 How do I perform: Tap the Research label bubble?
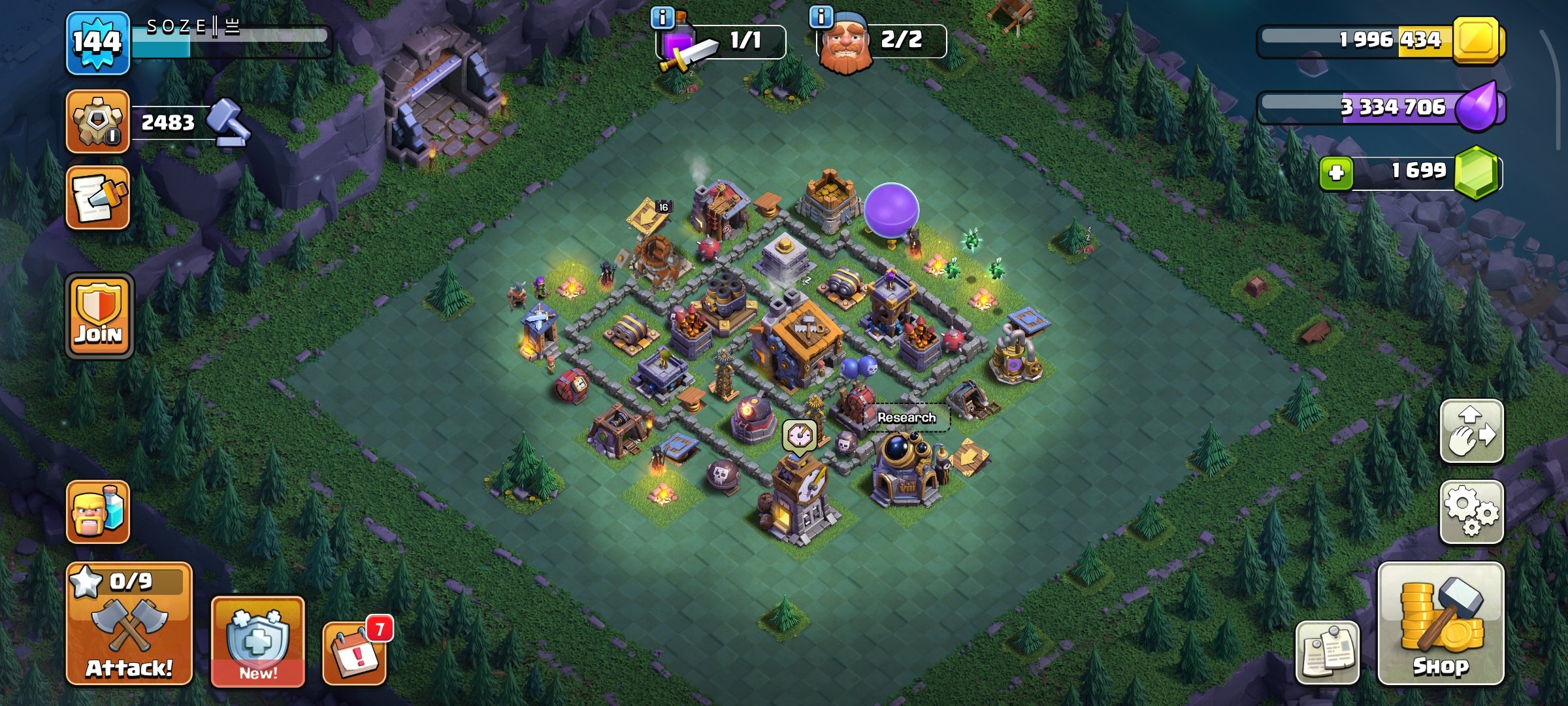click(906, 418)
